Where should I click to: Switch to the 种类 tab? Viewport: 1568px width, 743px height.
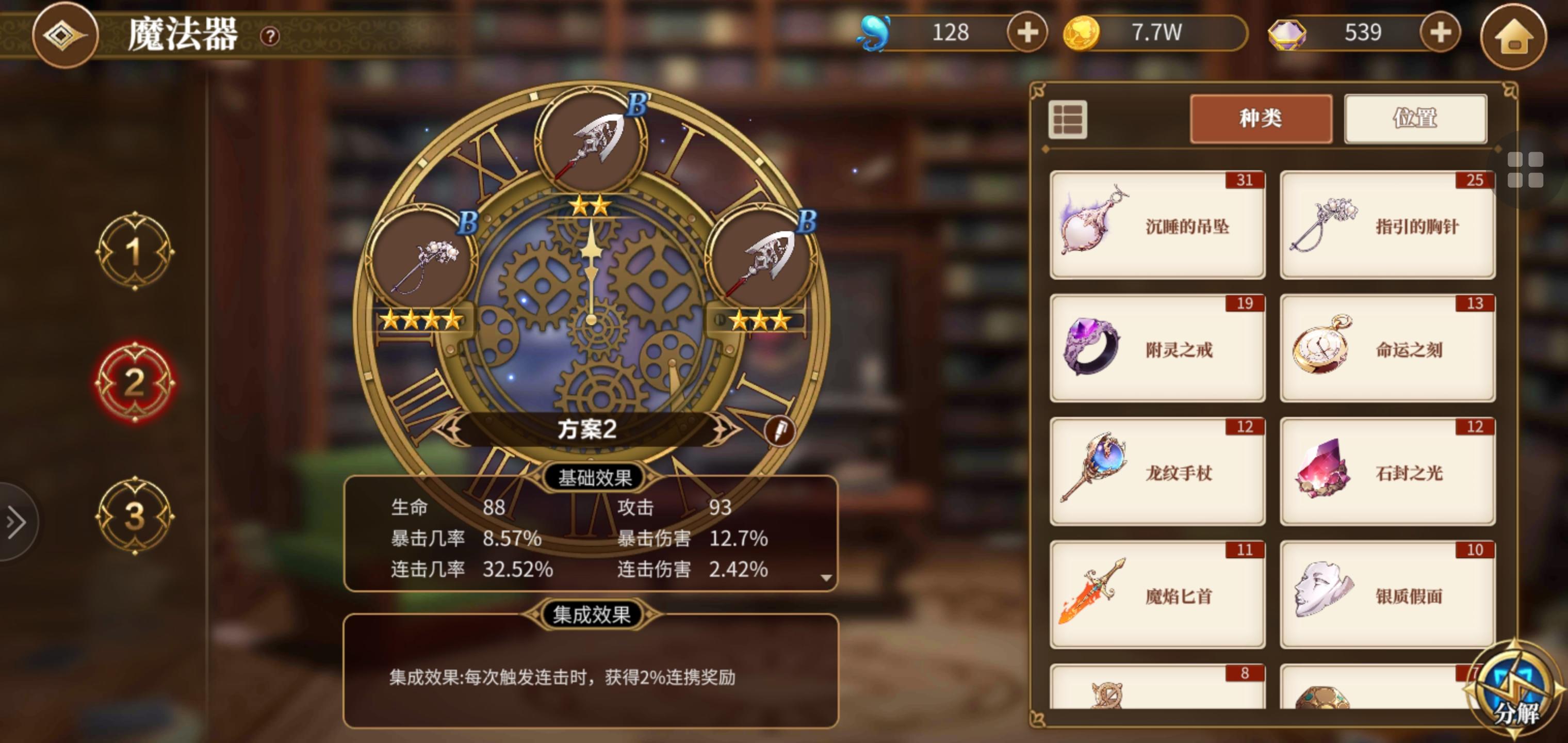click(1261, 119)
